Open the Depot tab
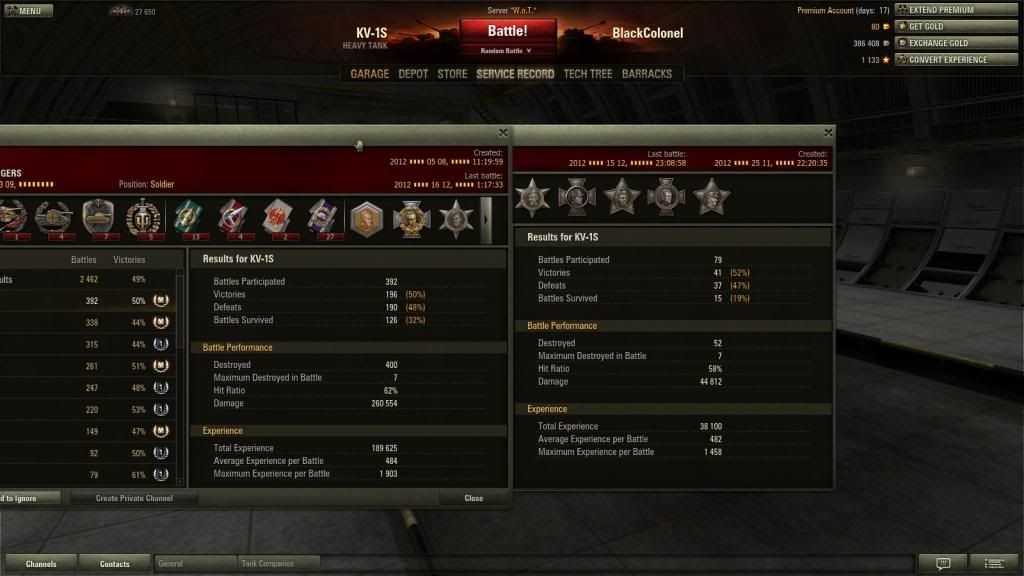 (413, 74)
